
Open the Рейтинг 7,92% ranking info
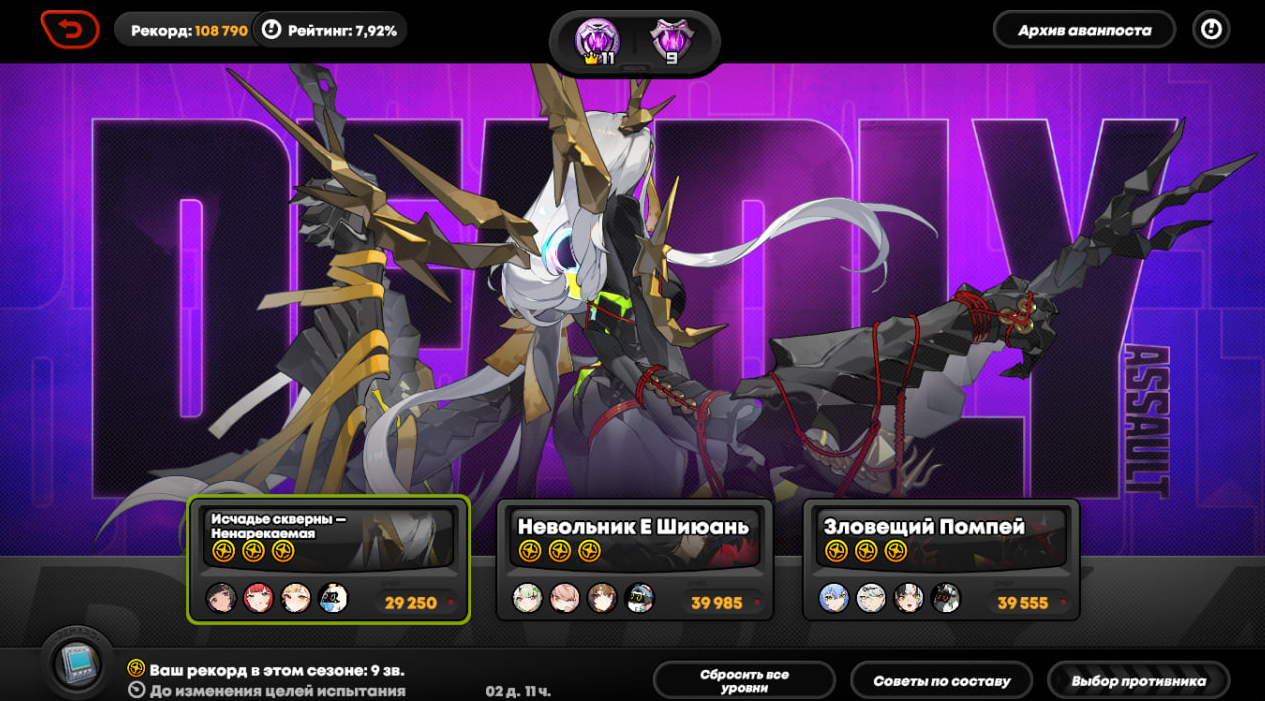pyautogui.click(x=330, y=30)
